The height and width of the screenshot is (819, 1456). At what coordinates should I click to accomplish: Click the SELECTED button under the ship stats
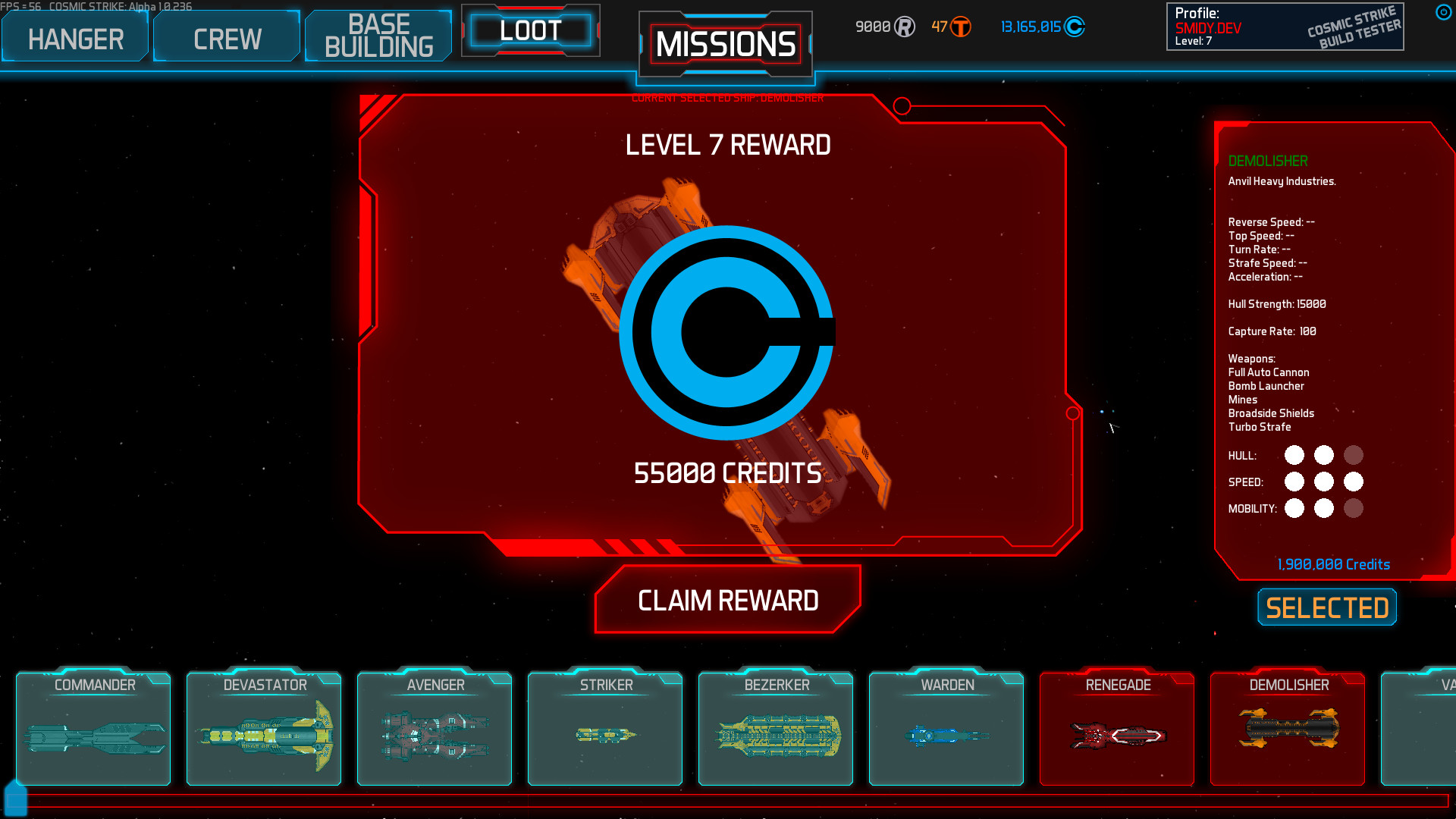(x=1326, y=607)
